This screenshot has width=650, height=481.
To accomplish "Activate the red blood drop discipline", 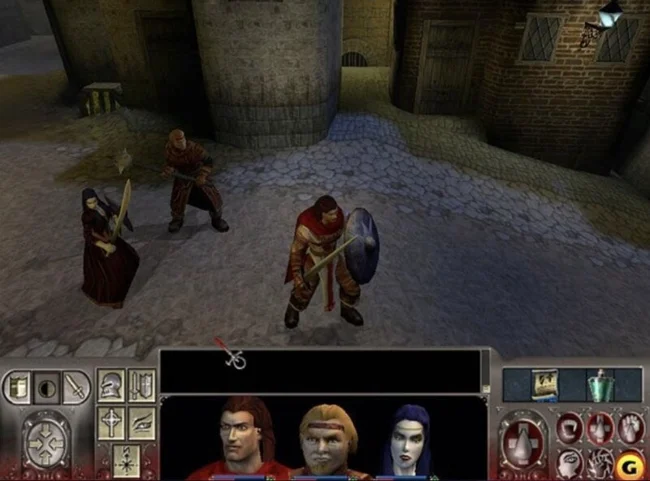I will coord(599,428).
